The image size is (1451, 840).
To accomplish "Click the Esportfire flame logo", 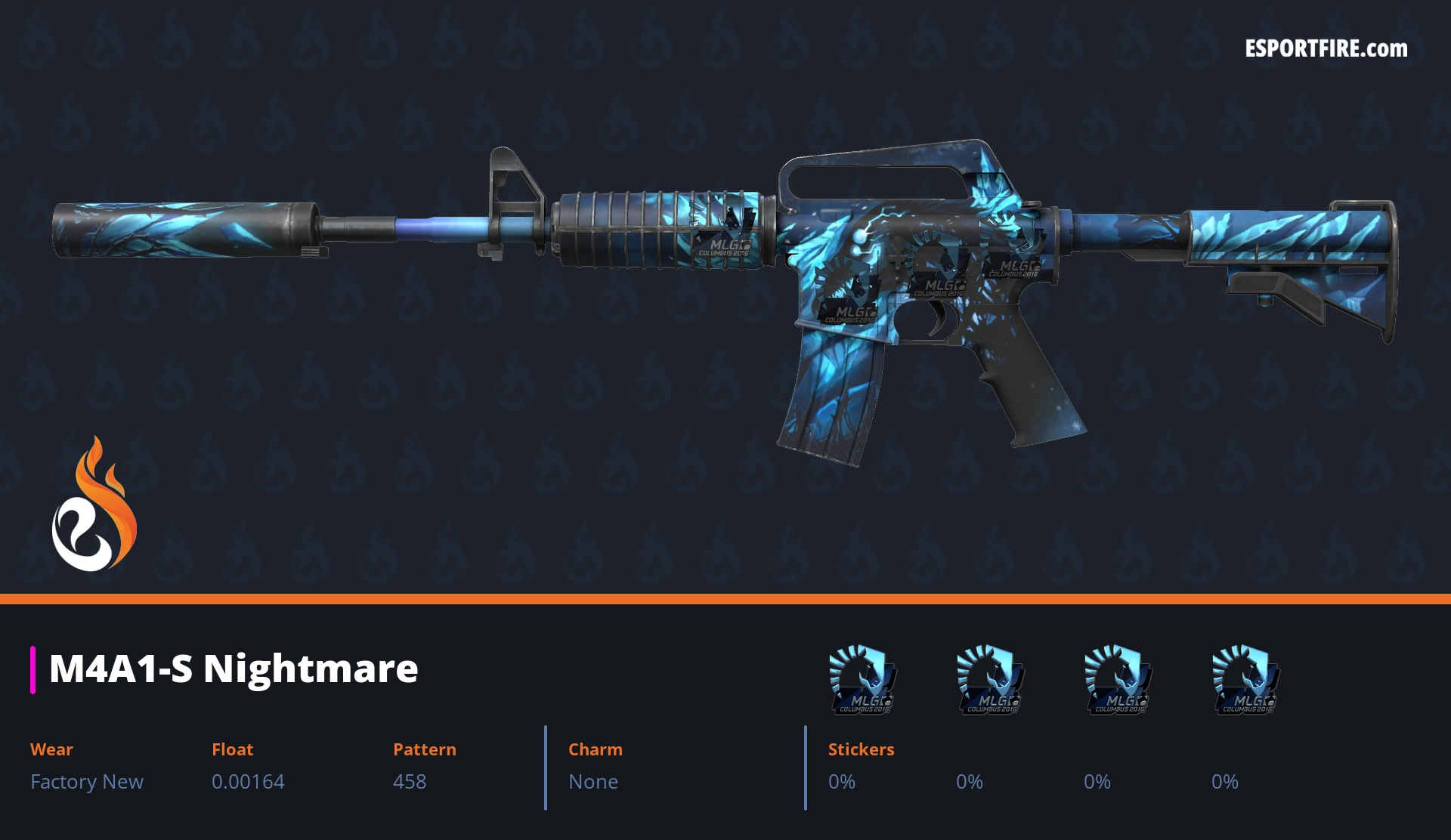I will (94, 505).
